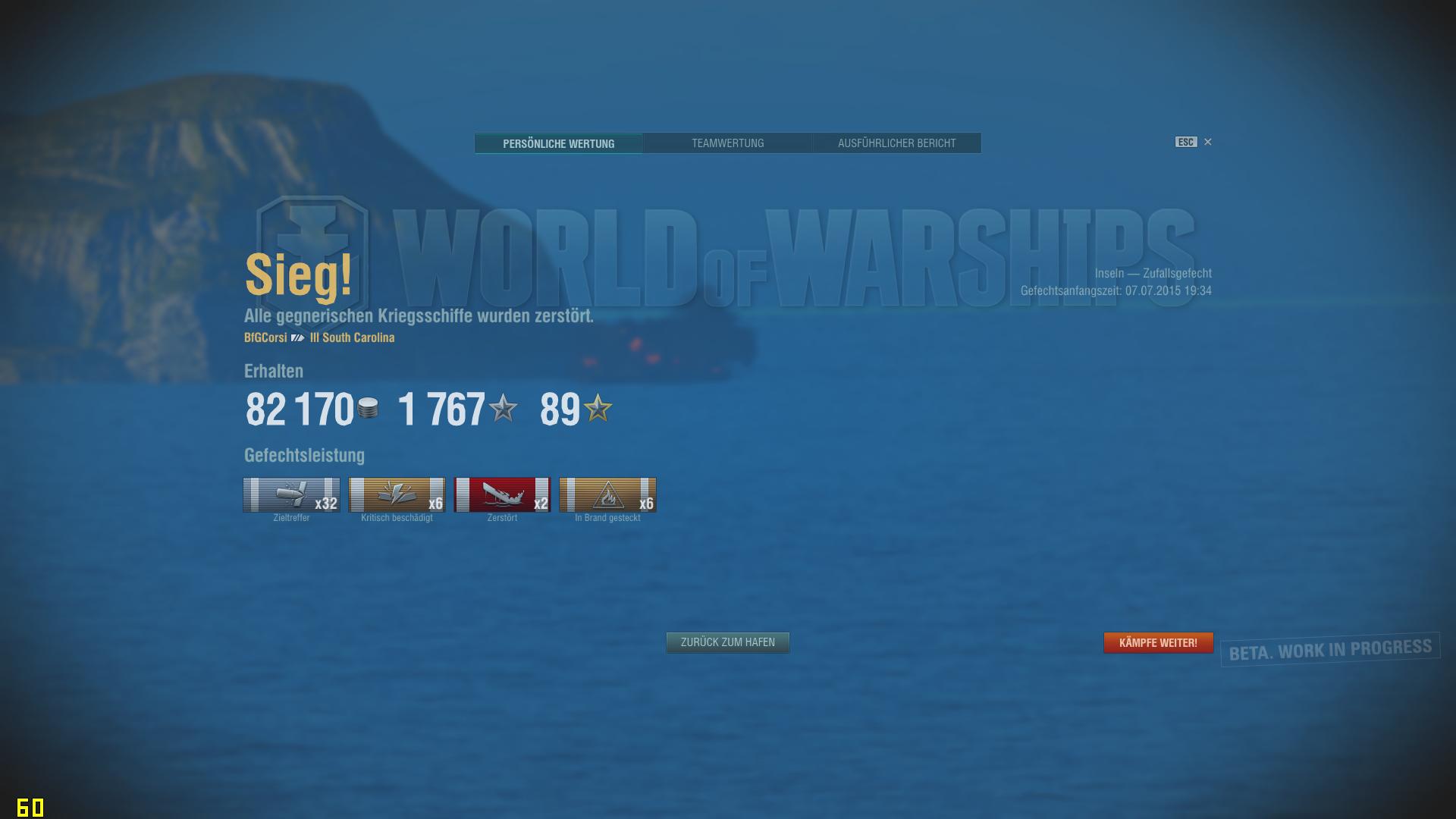This screenshot has height=819, width=1456.
Task: Close the battle results screen with X
Action: pos(1208,142)
